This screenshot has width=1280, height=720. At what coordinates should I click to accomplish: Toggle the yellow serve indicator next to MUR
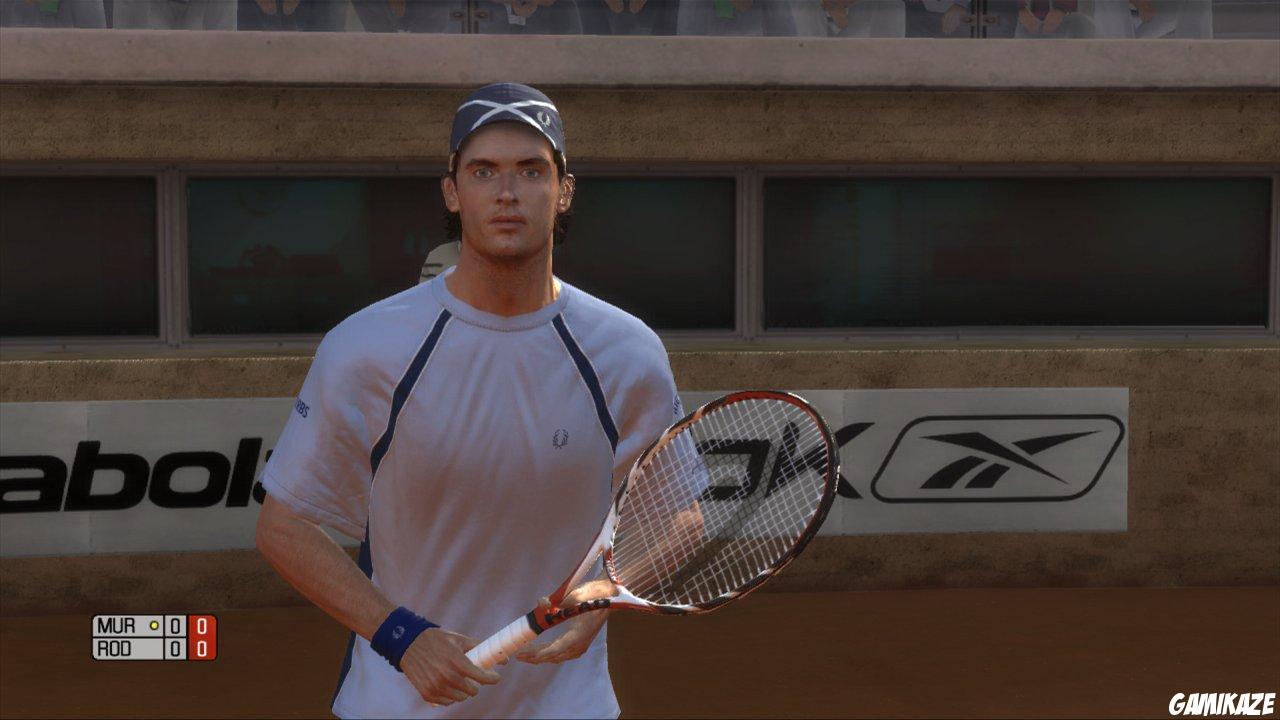(152, 625)
